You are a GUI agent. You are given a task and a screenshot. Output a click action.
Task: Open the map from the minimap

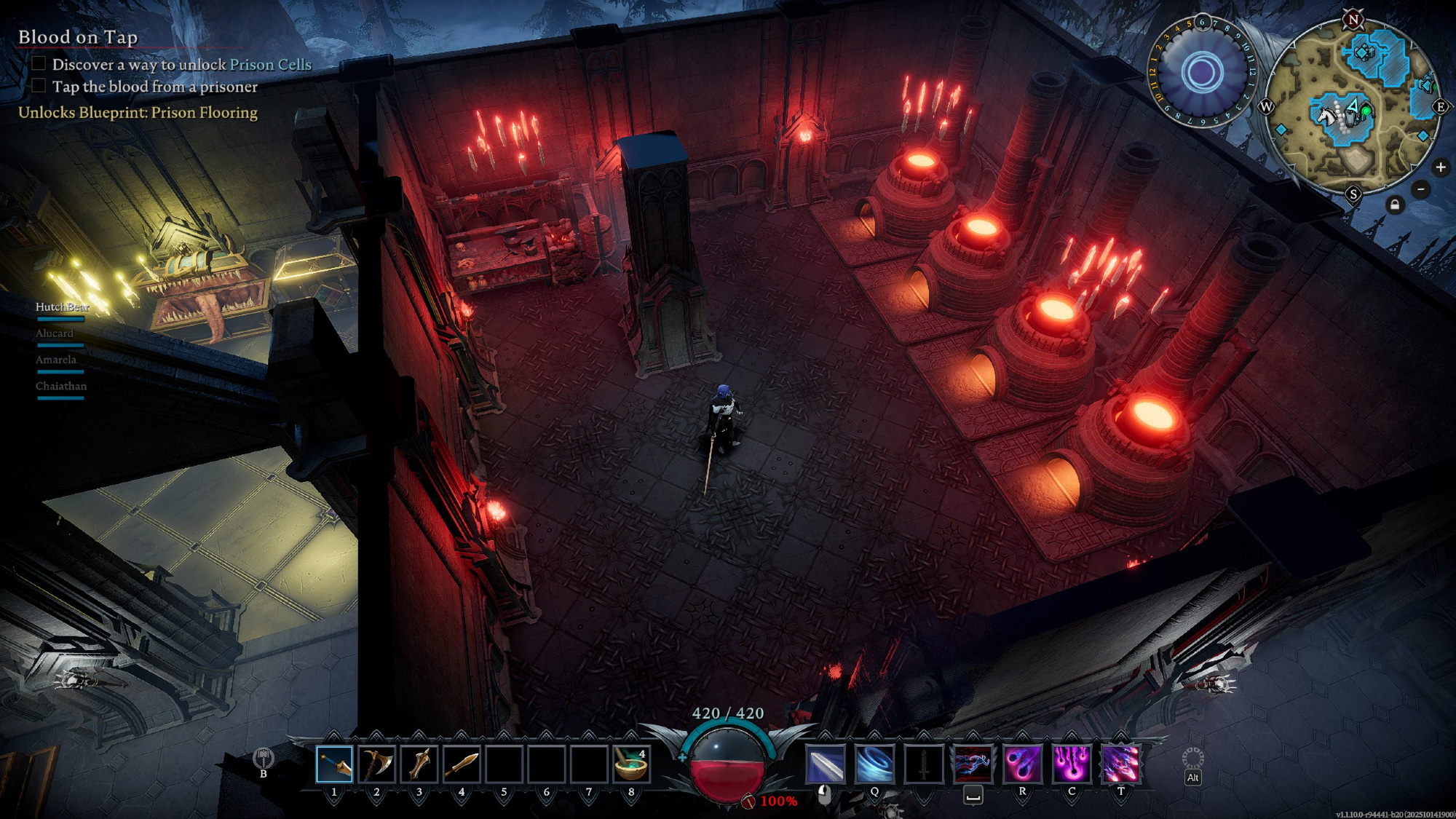tap(1353, 108)
